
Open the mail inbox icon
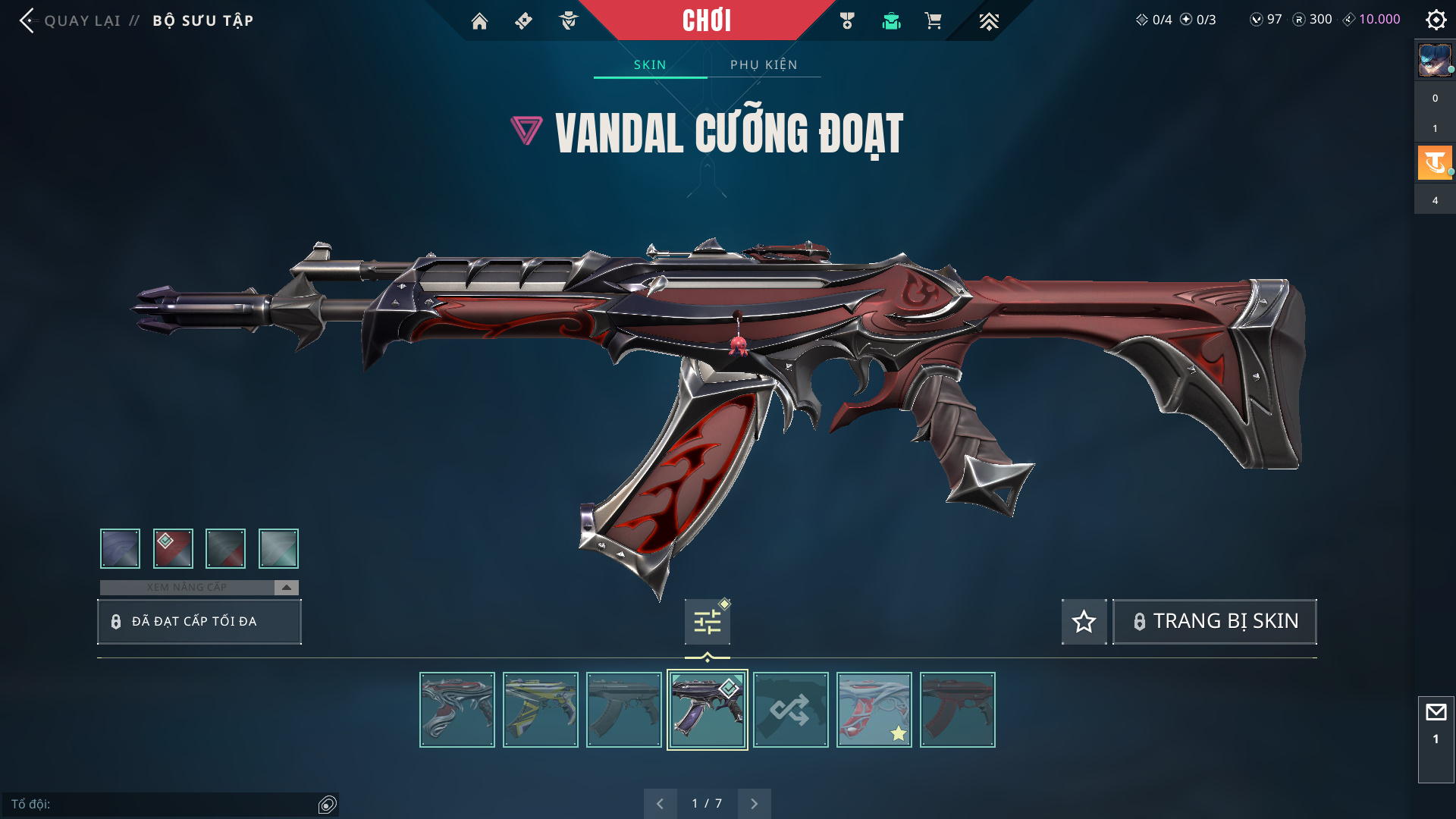click(x=1436, y=713)
